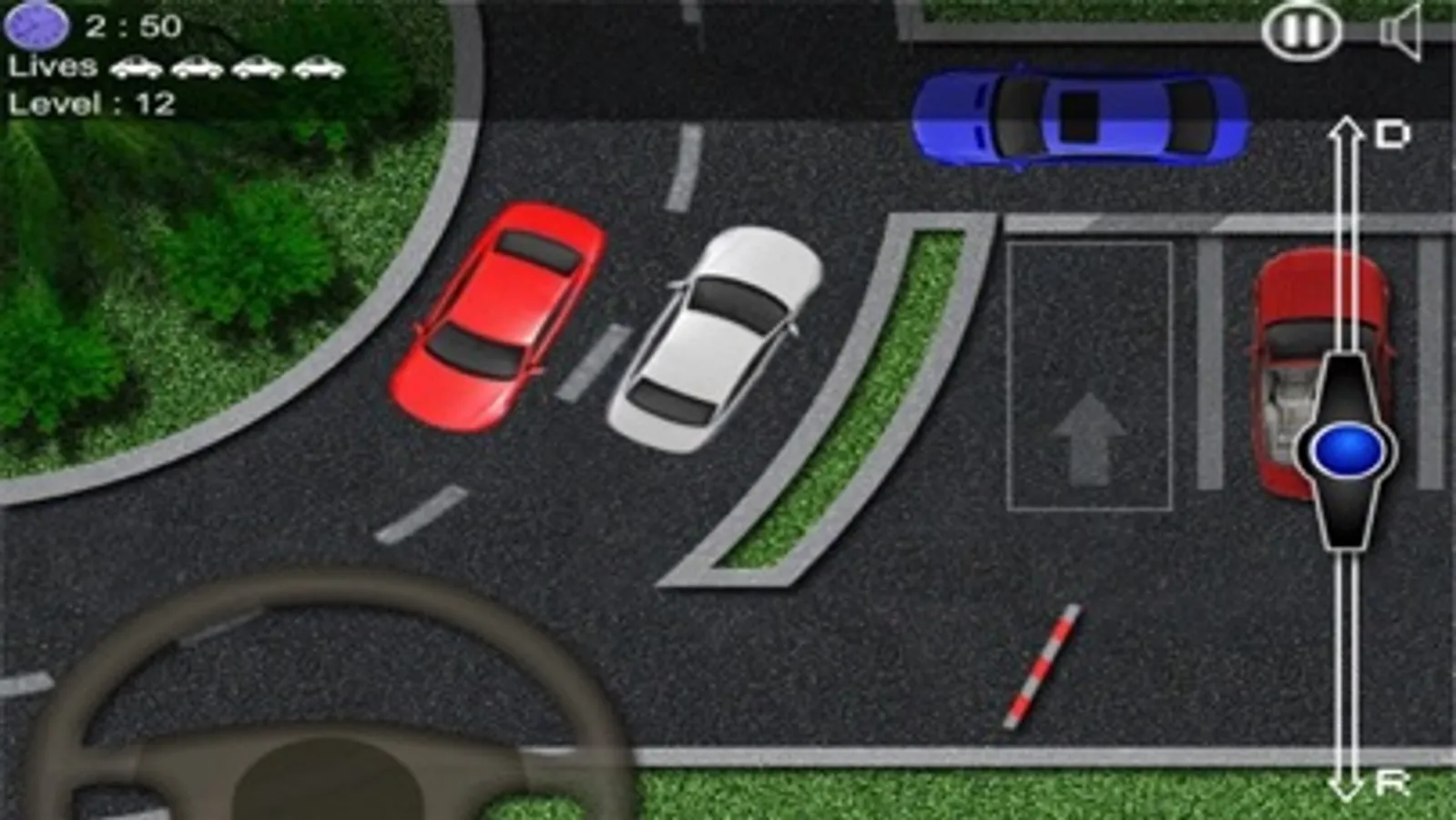Click the 'Level : 12' label

[x=89, y=104]
